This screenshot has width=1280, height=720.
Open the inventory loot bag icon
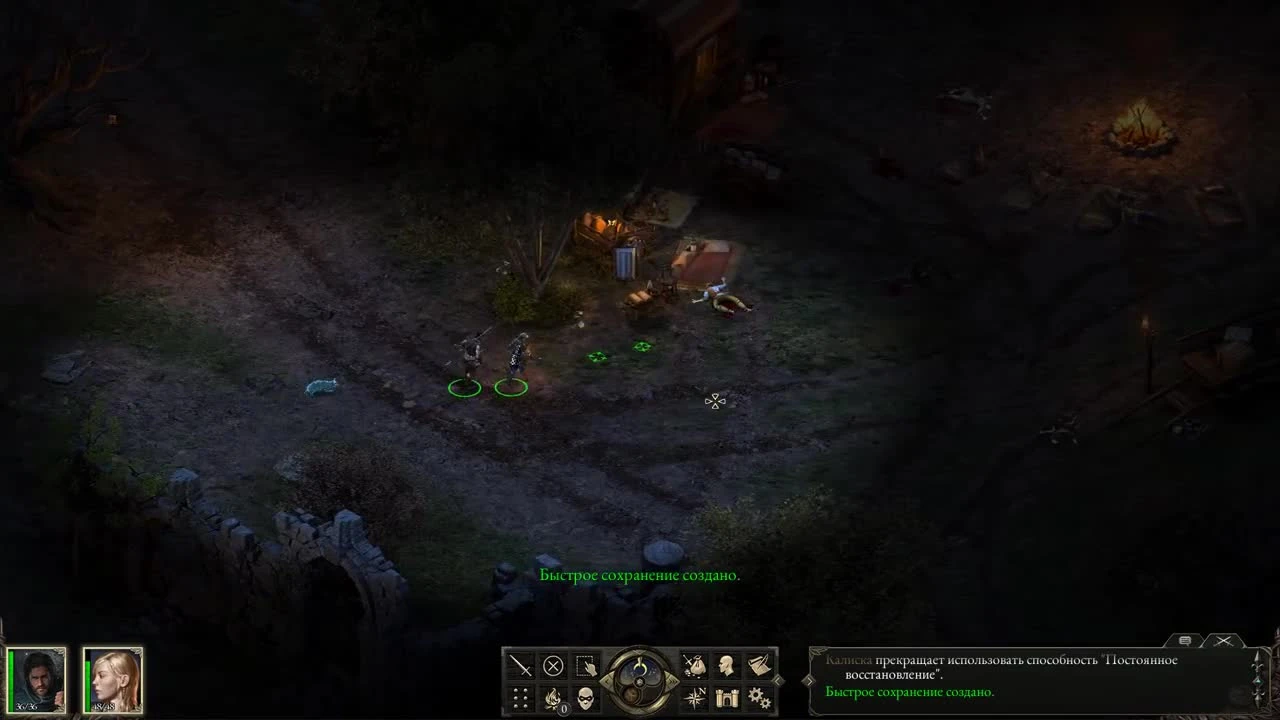[695, 665]
